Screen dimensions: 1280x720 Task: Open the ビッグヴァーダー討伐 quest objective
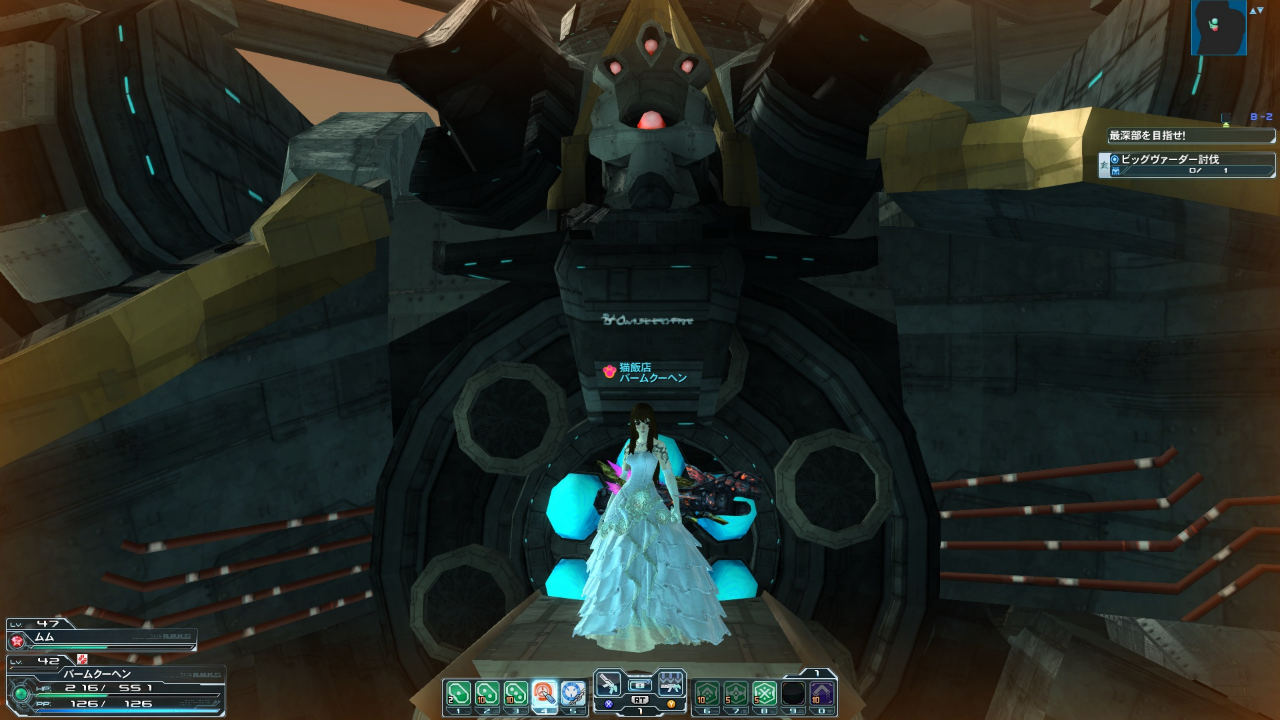pos(1190,165)
